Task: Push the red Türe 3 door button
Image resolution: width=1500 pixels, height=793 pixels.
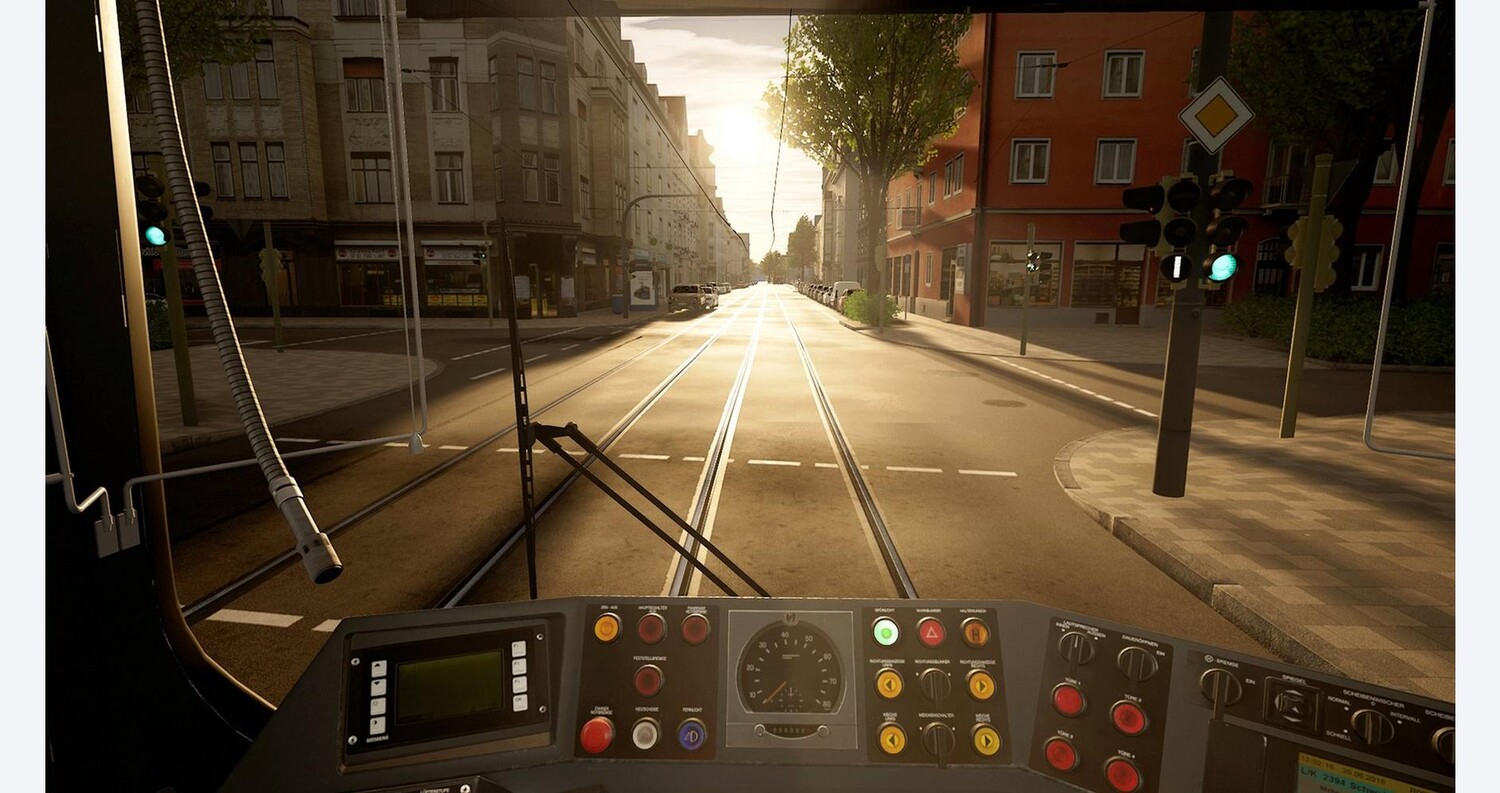Action: [1061, 754]
